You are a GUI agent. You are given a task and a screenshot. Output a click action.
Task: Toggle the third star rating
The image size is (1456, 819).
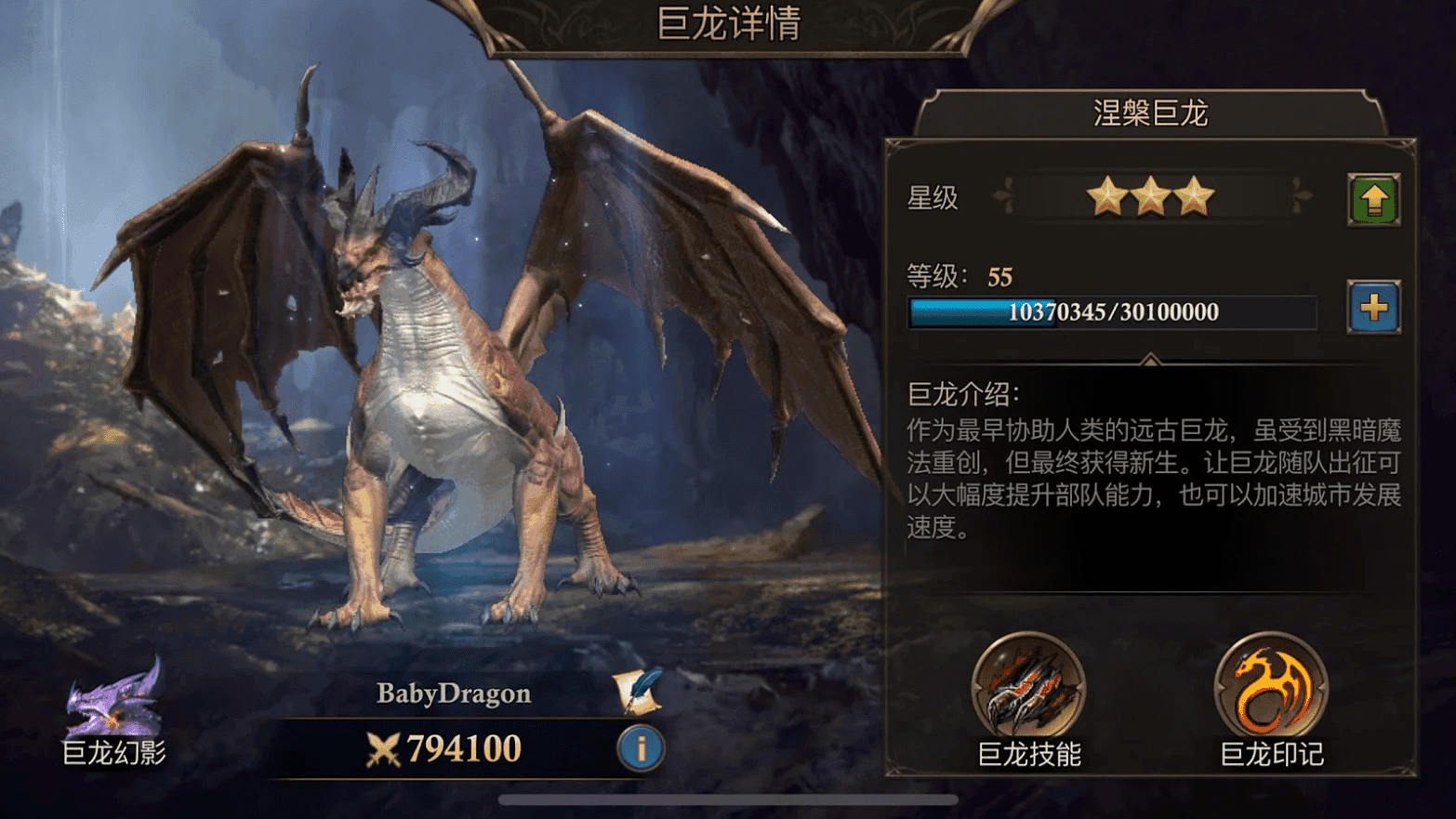pyautogui.click(x=1195, y=195)
